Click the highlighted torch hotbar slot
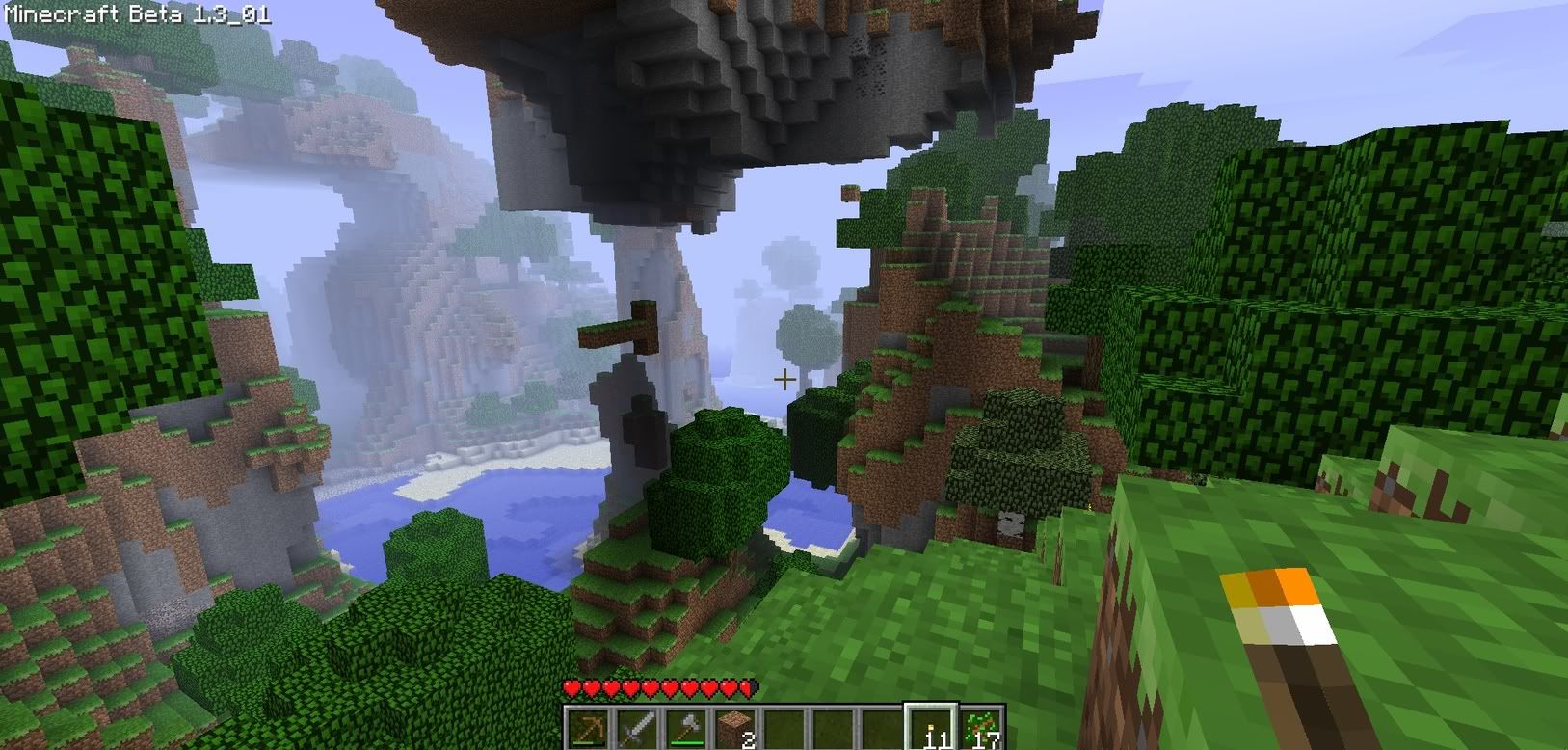The height and width of the screenshot is (750, 1568). coord(932,728)
